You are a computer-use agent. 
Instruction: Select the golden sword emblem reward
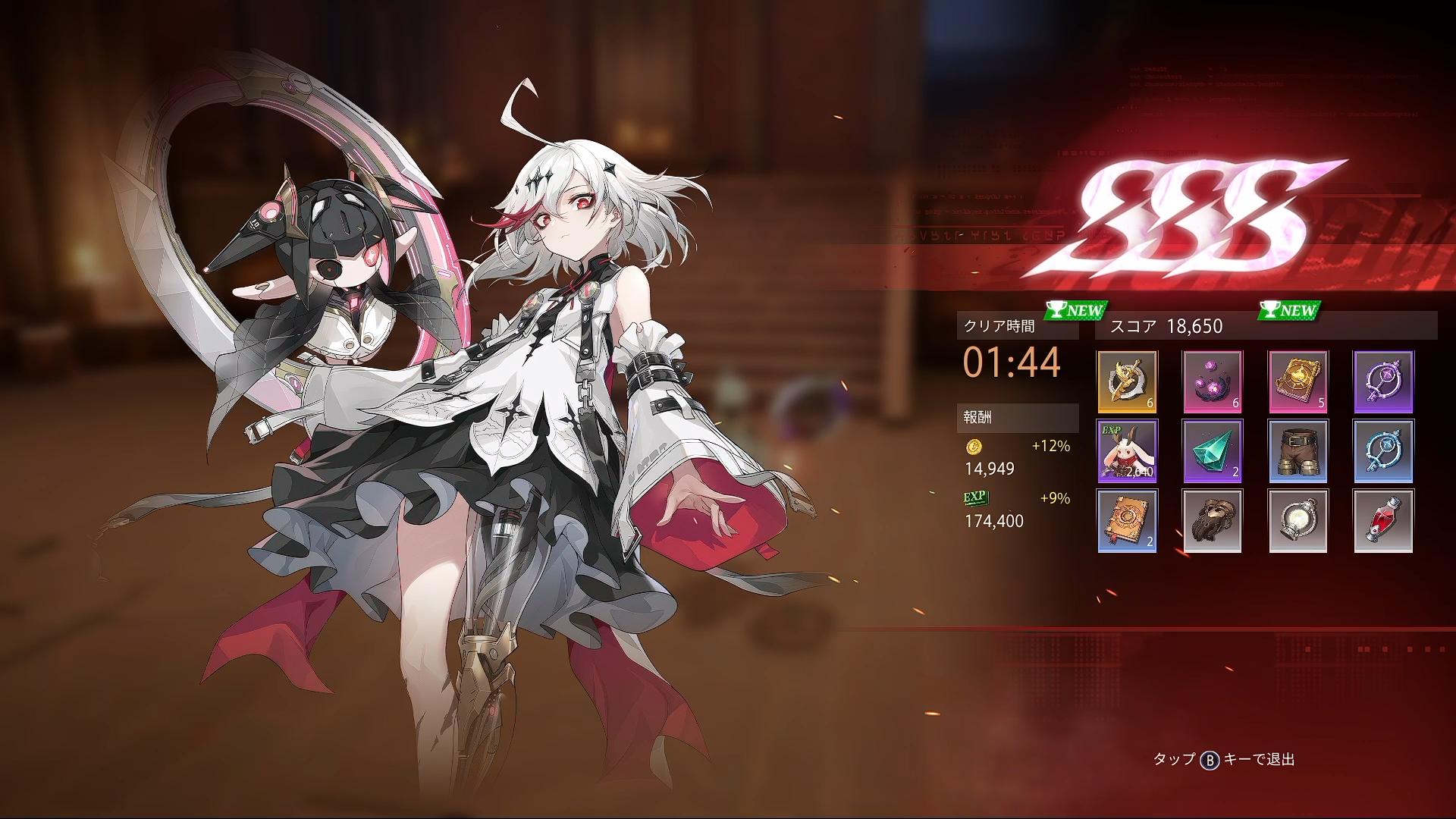1127,381
